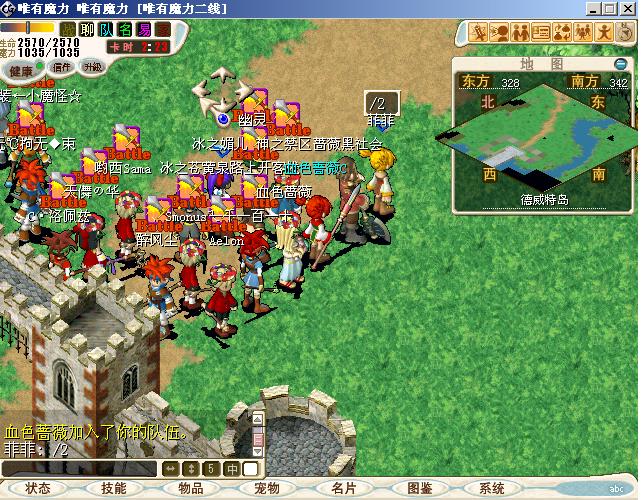Open the 状态 status menu
This screenshot has height=500, width=641.
[38, 488]
